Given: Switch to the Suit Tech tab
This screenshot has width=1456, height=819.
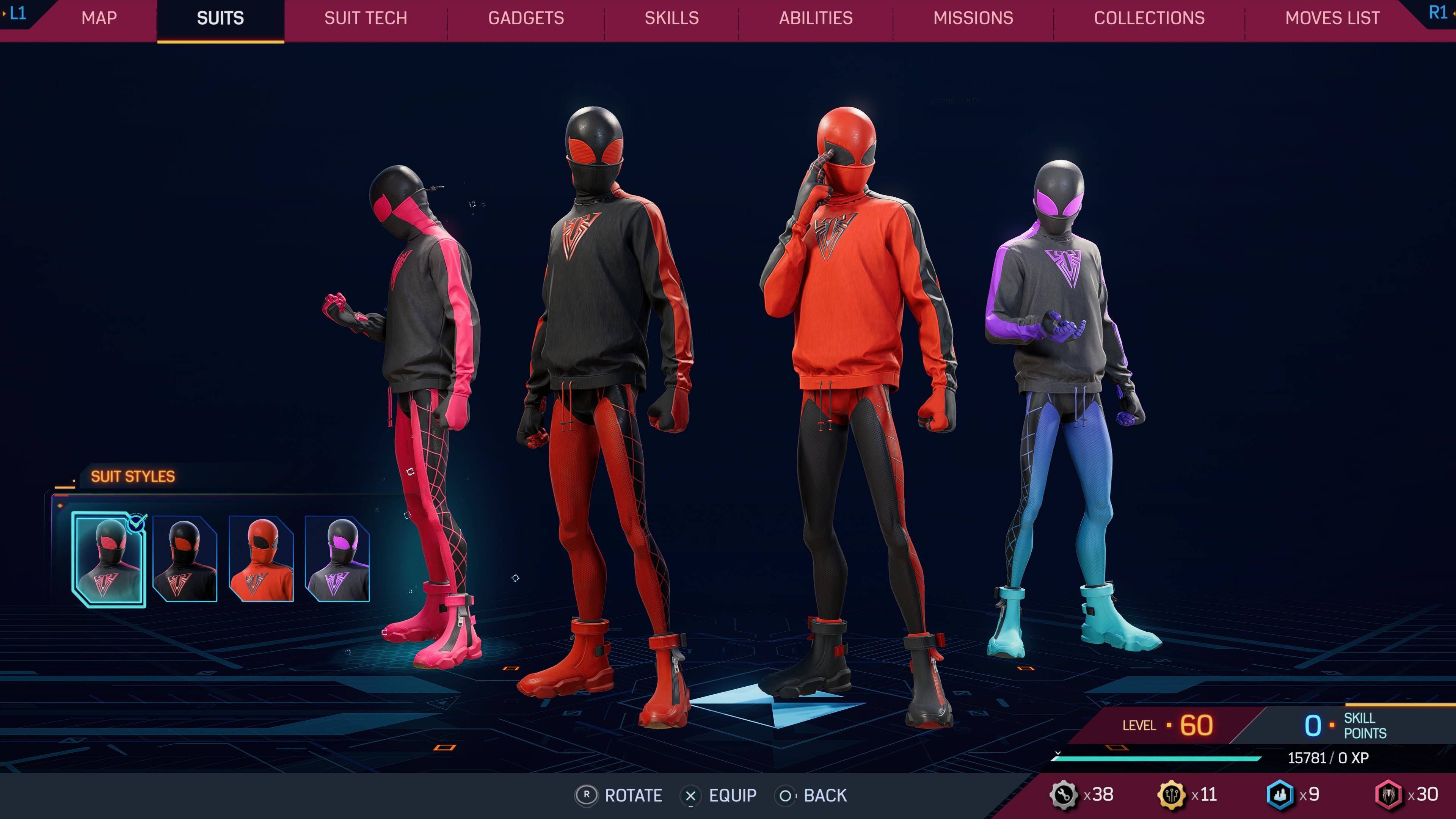Looking at the screenshot, I should pyautogui.click(x=365, y=18).
